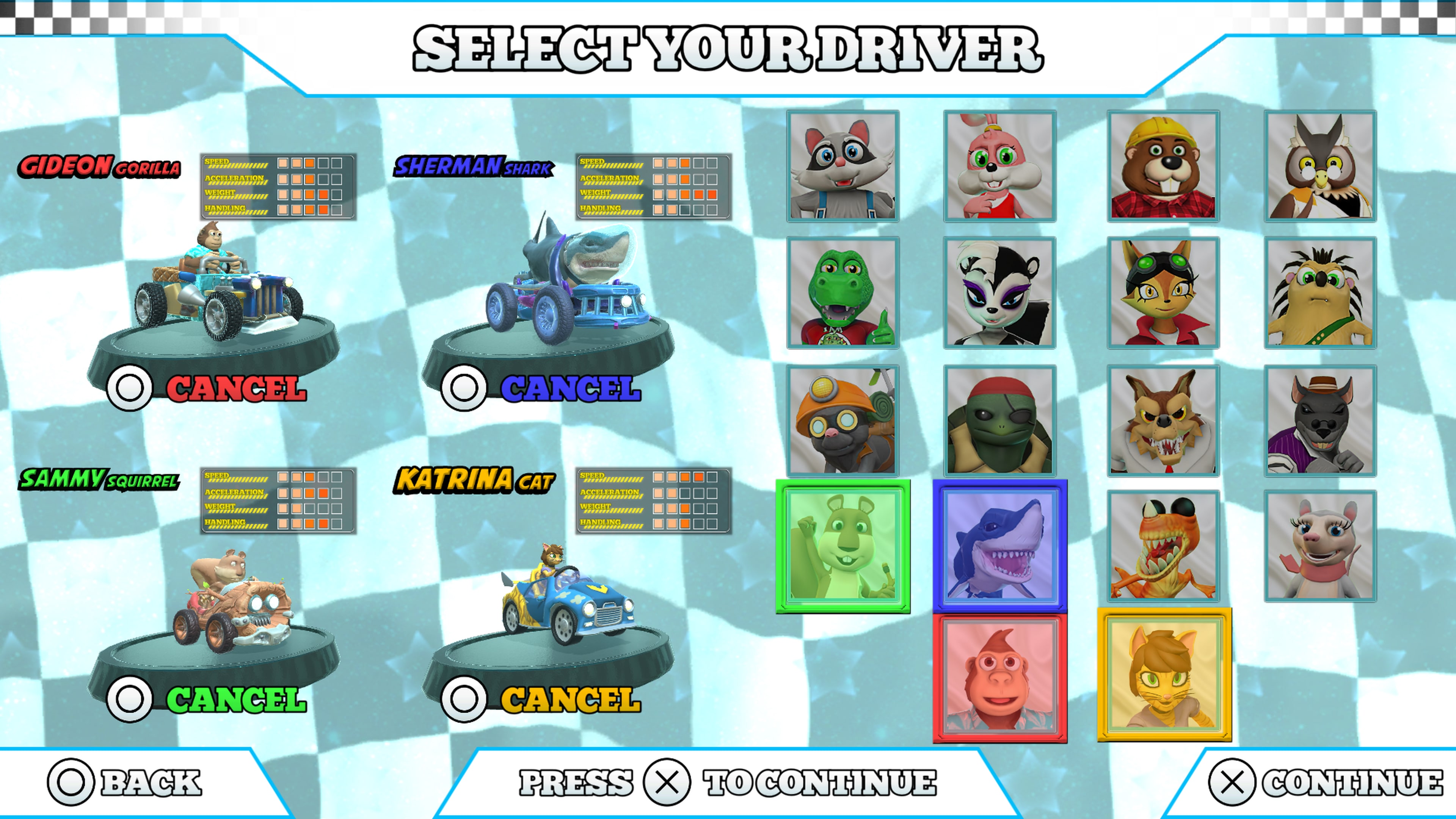Image resolution: width=1456 pixels, height=819 pixels.
Task: Select the hedgehog driver portrait
Action: coord(1321,295)
